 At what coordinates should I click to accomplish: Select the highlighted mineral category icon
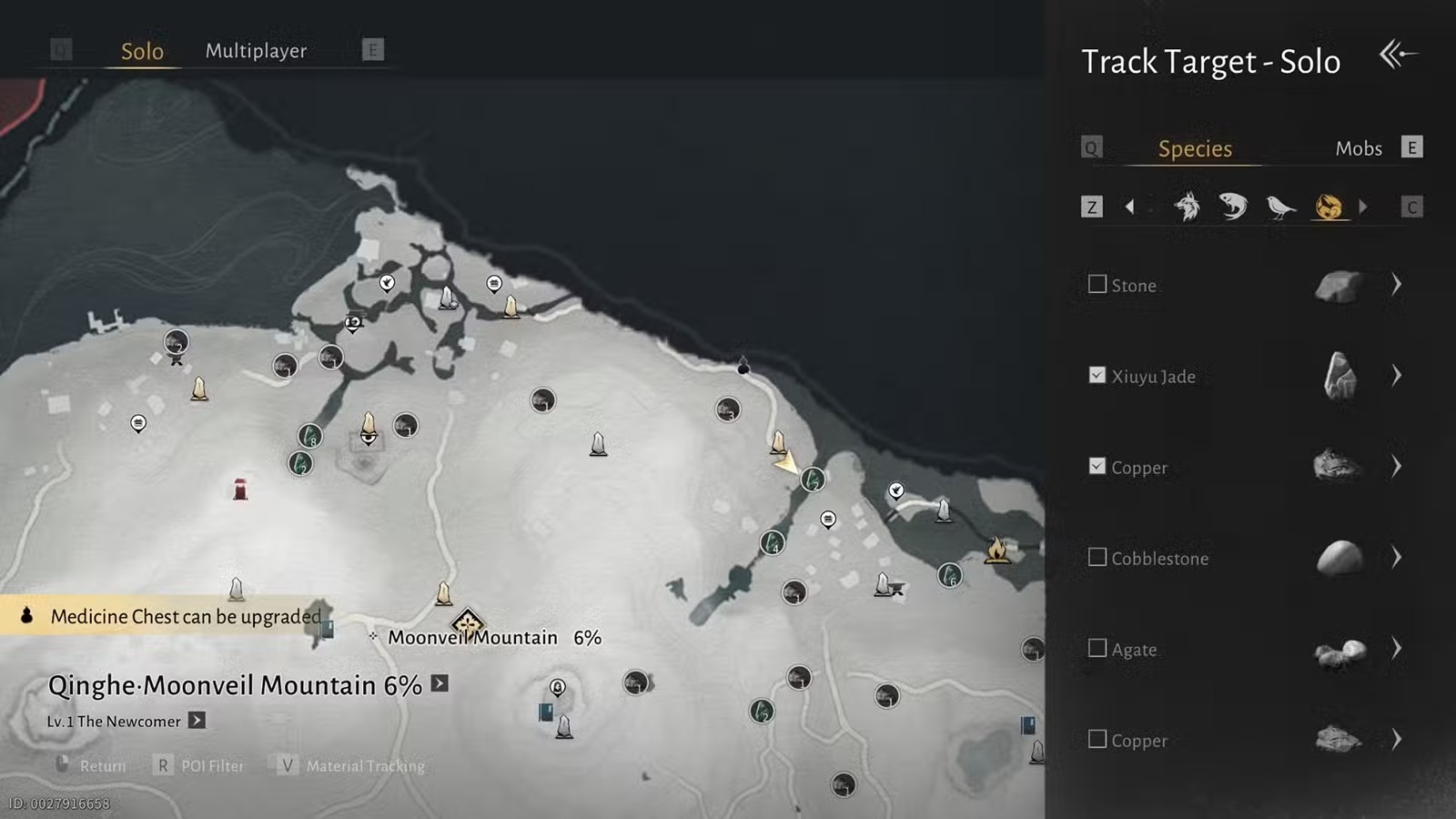pyautogui.click(x=1329, y=207)
